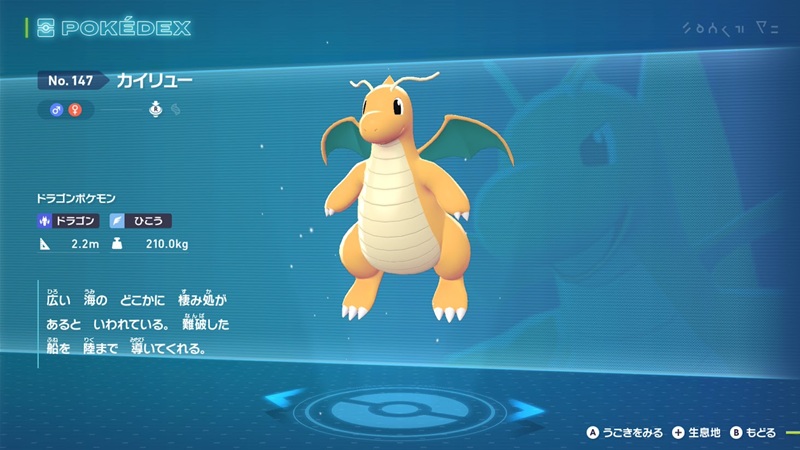Viewport: 800px width, 450px height.
Task: Click the ひこう type badge
Action: click(x=140, y=221)
